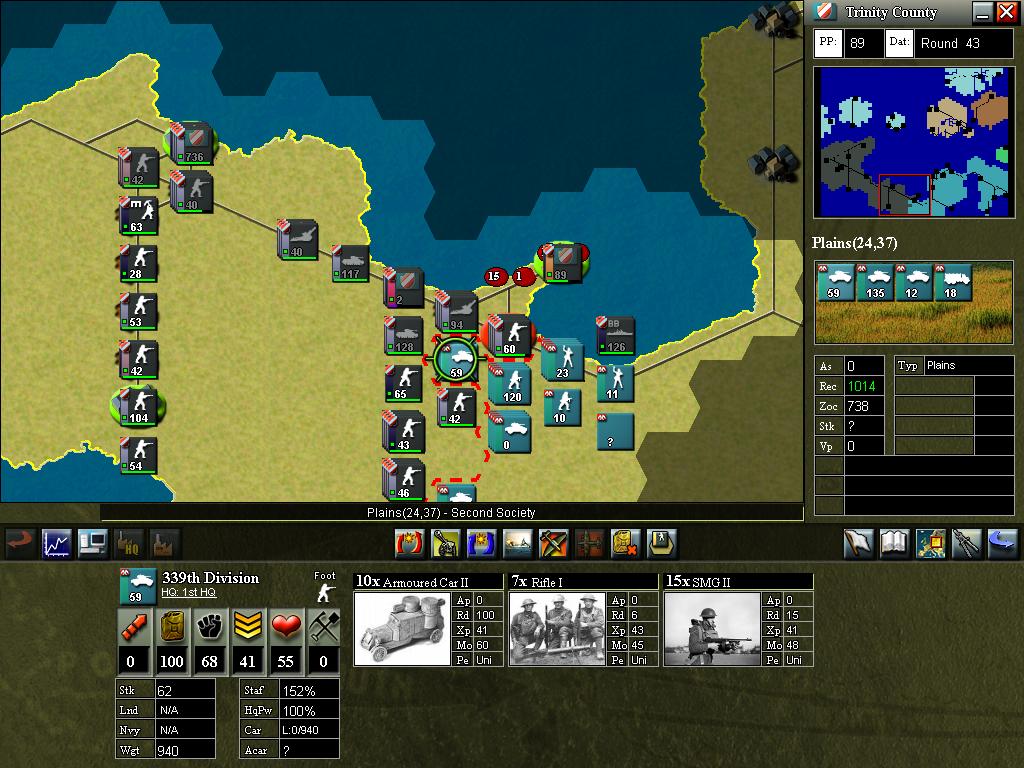Open the computer monitor toolbar button
Image resolution: width=1024 pixels, height=768 pixels.
(x=93, y=543)
